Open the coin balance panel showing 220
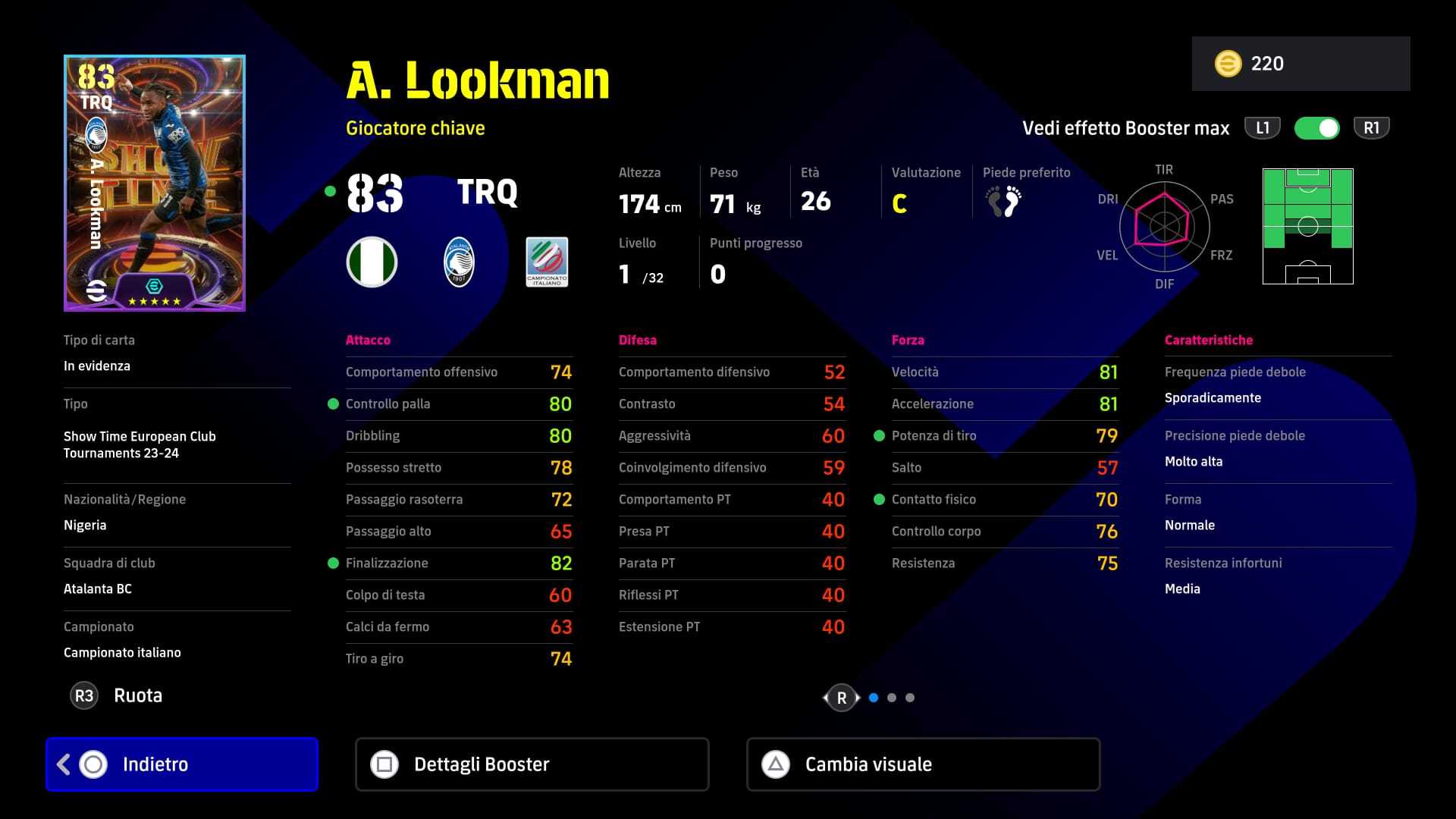The width and height of the screenshot is (1456, 819). coord(1301,64)
